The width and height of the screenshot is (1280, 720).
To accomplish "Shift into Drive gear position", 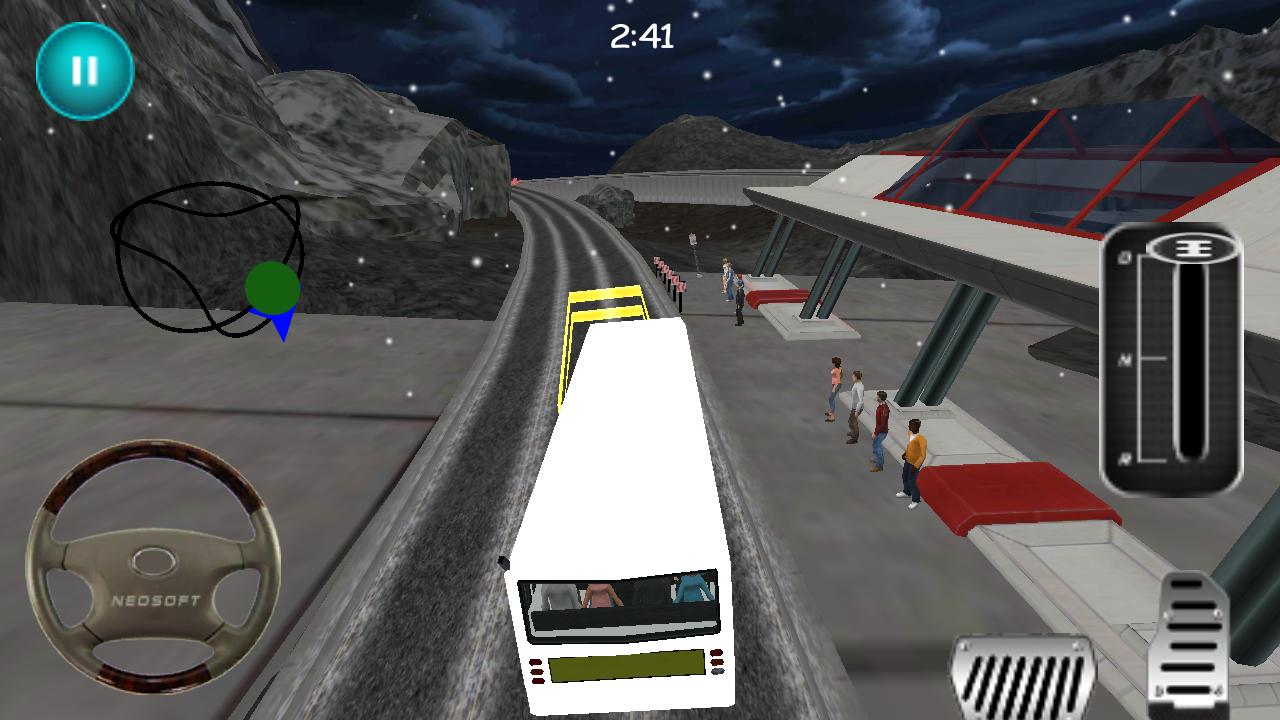I will (x=1125, y=258).
